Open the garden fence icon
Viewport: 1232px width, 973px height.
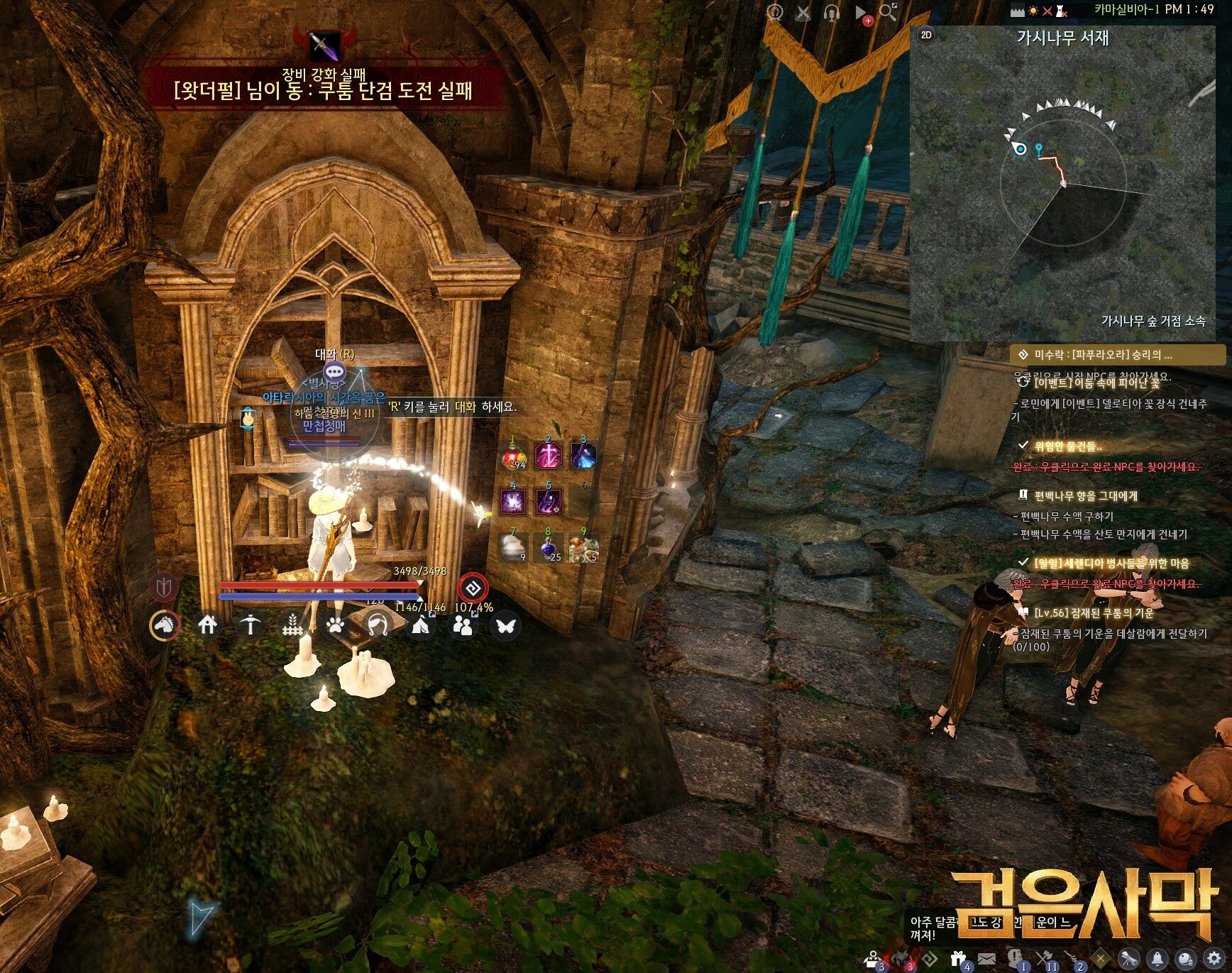click(x=292, y=626)
